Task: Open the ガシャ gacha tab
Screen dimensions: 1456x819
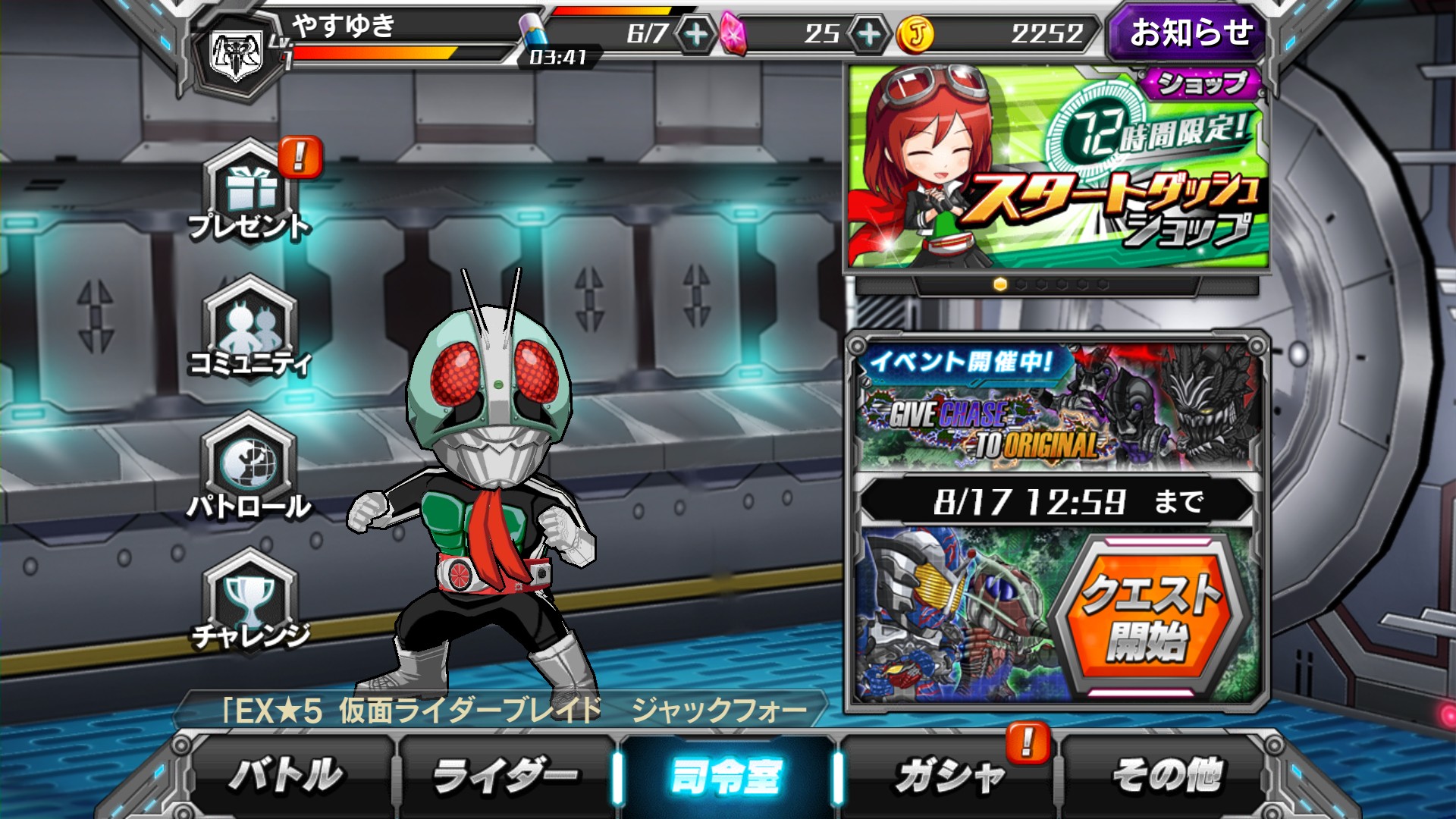Action: click(949, 775)
